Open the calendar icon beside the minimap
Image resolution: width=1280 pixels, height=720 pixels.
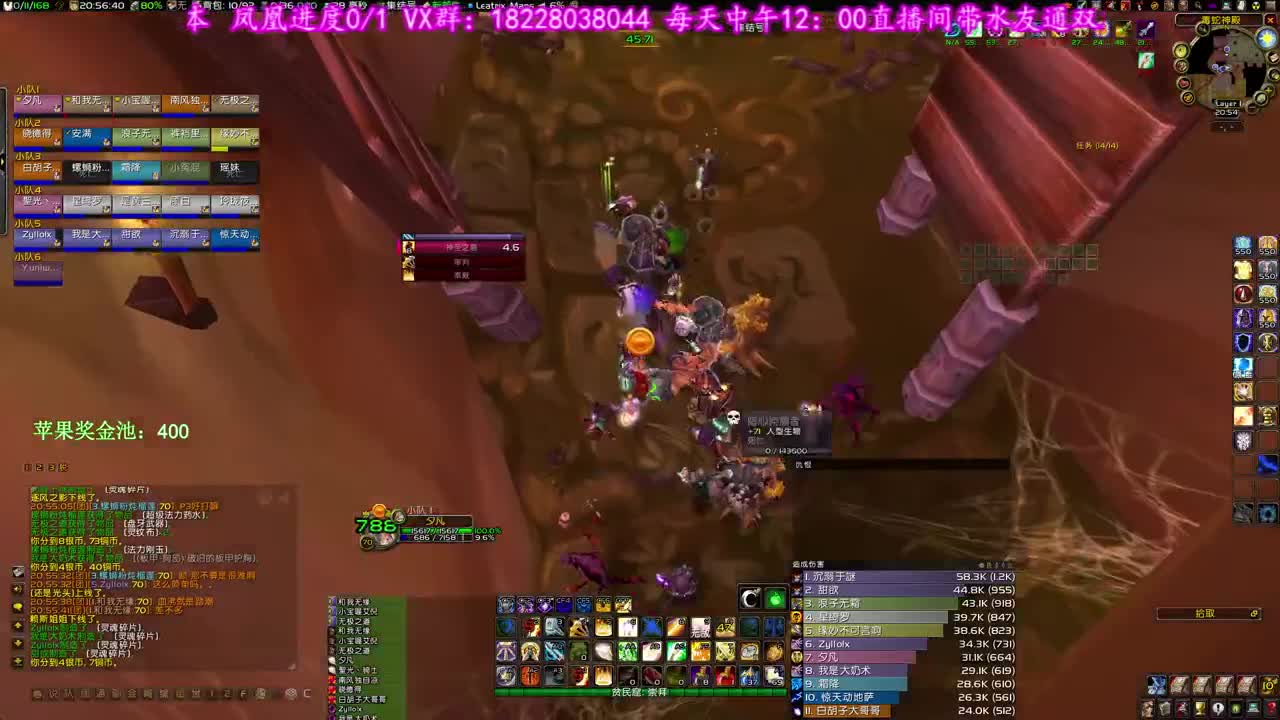tap(1272, 57)
